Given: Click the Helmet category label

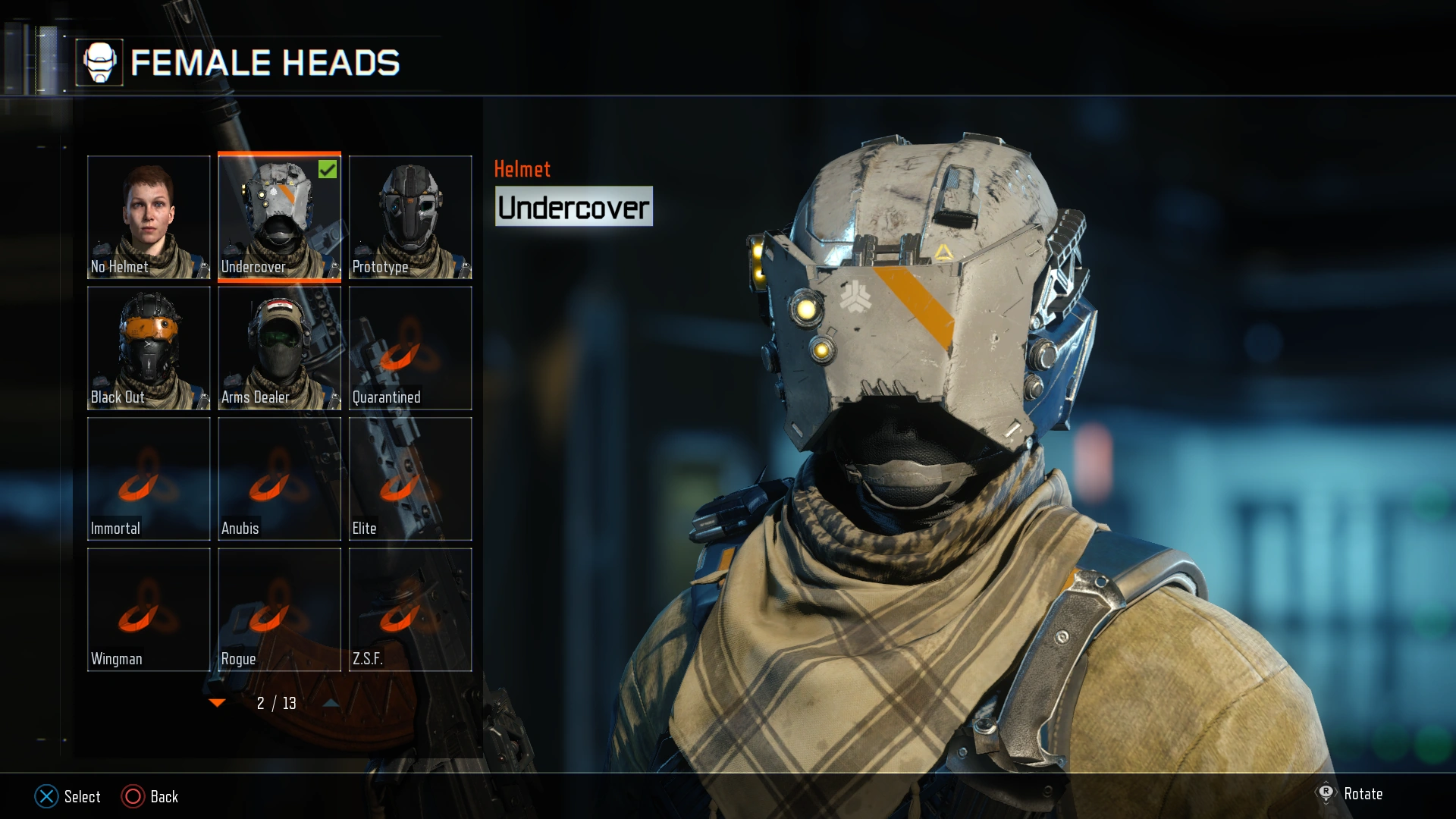Looking at the screenshot, I should pos(522,168).
